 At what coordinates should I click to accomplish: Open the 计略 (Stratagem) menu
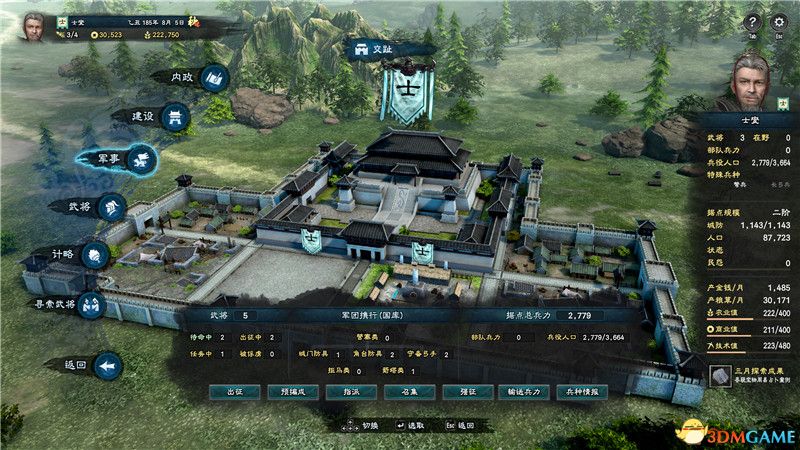pos(80,254)
